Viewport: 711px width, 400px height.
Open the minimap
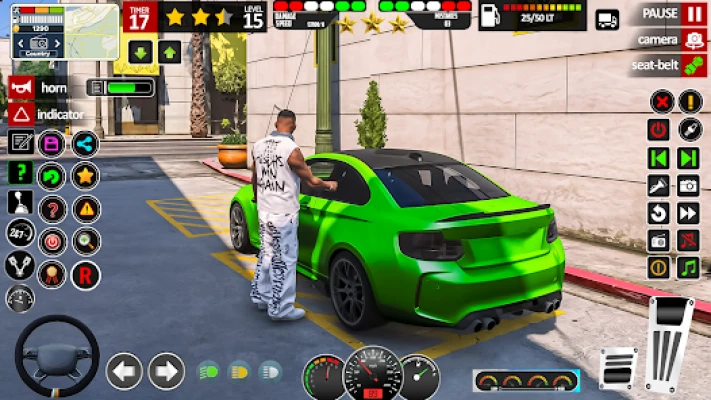click(65, 33)
